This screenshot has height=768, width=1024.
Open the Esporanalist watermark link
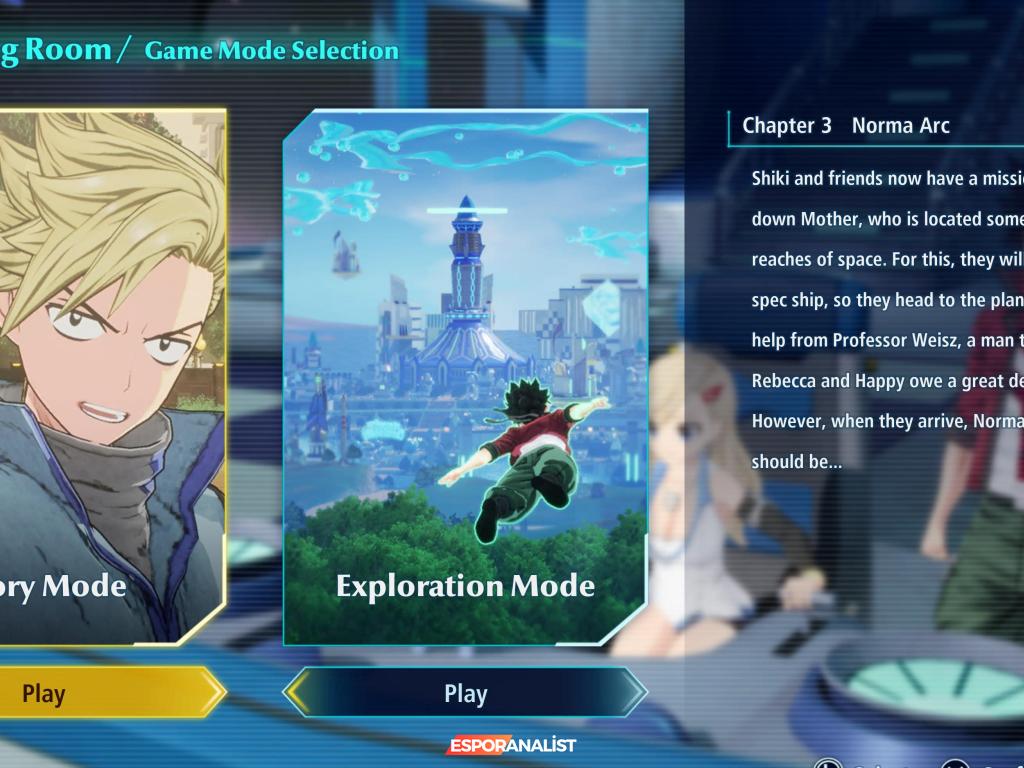511,746
